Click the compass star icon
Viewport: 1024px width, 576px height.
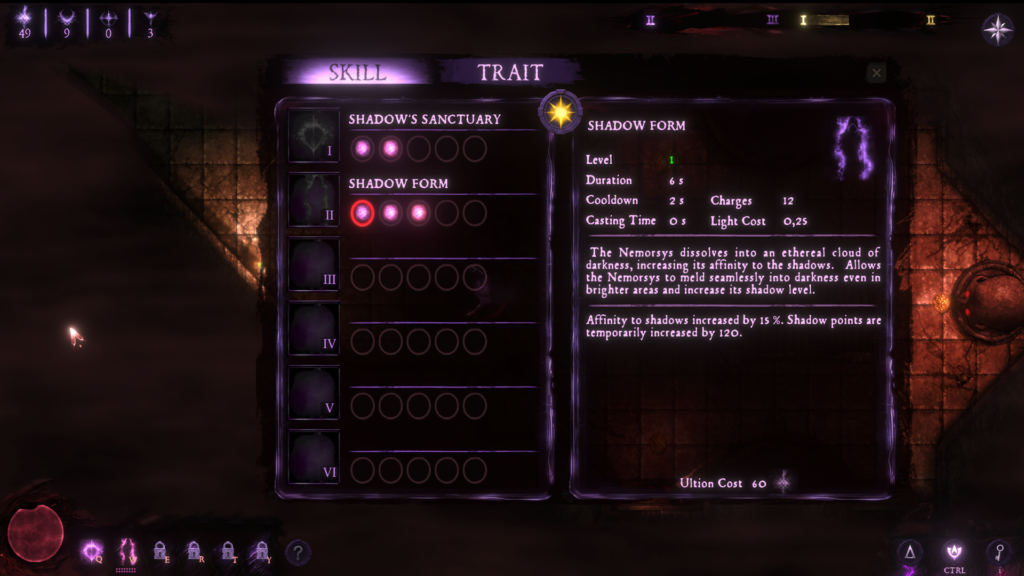pyautogui.click(x=998, y=29)
